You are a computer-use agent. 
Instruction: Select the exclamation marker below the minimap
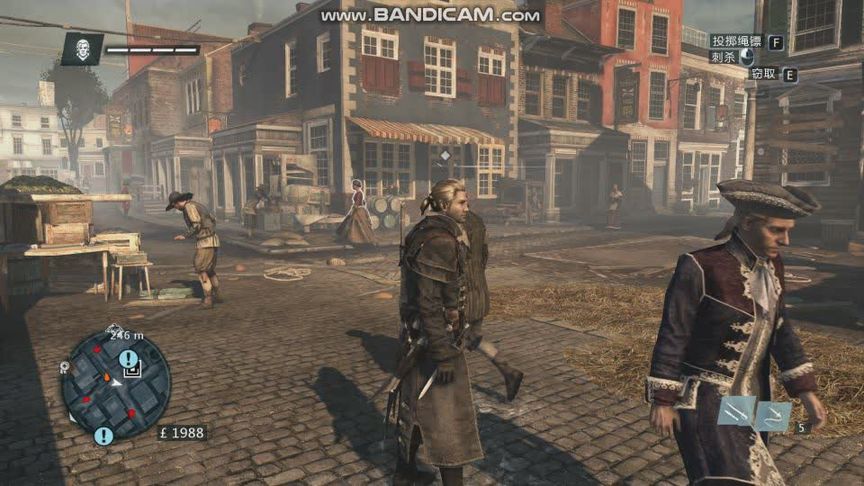point(103,436)
